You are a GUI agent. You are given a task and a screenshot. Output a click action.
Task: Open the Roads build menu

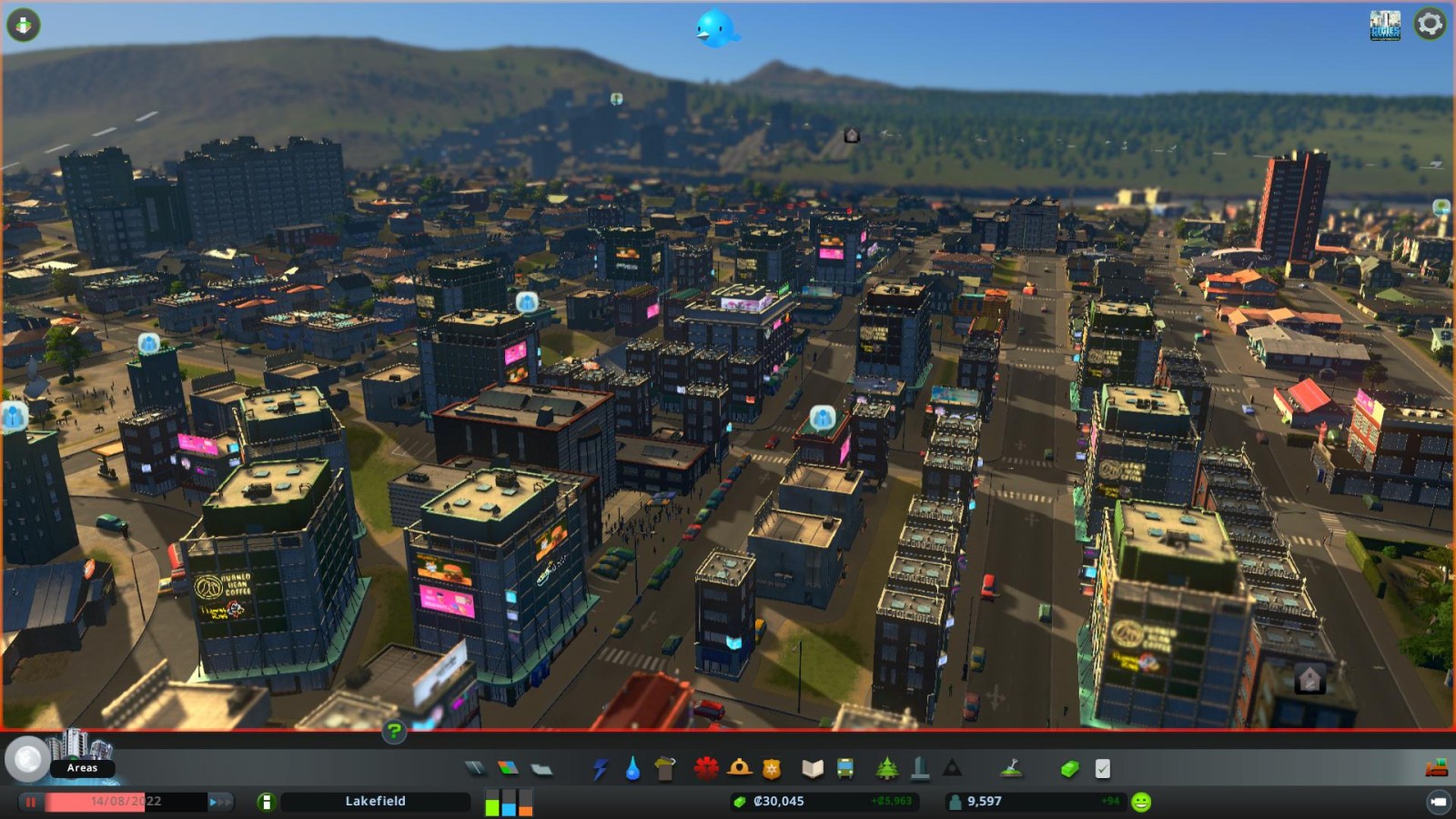click(475, 769)
